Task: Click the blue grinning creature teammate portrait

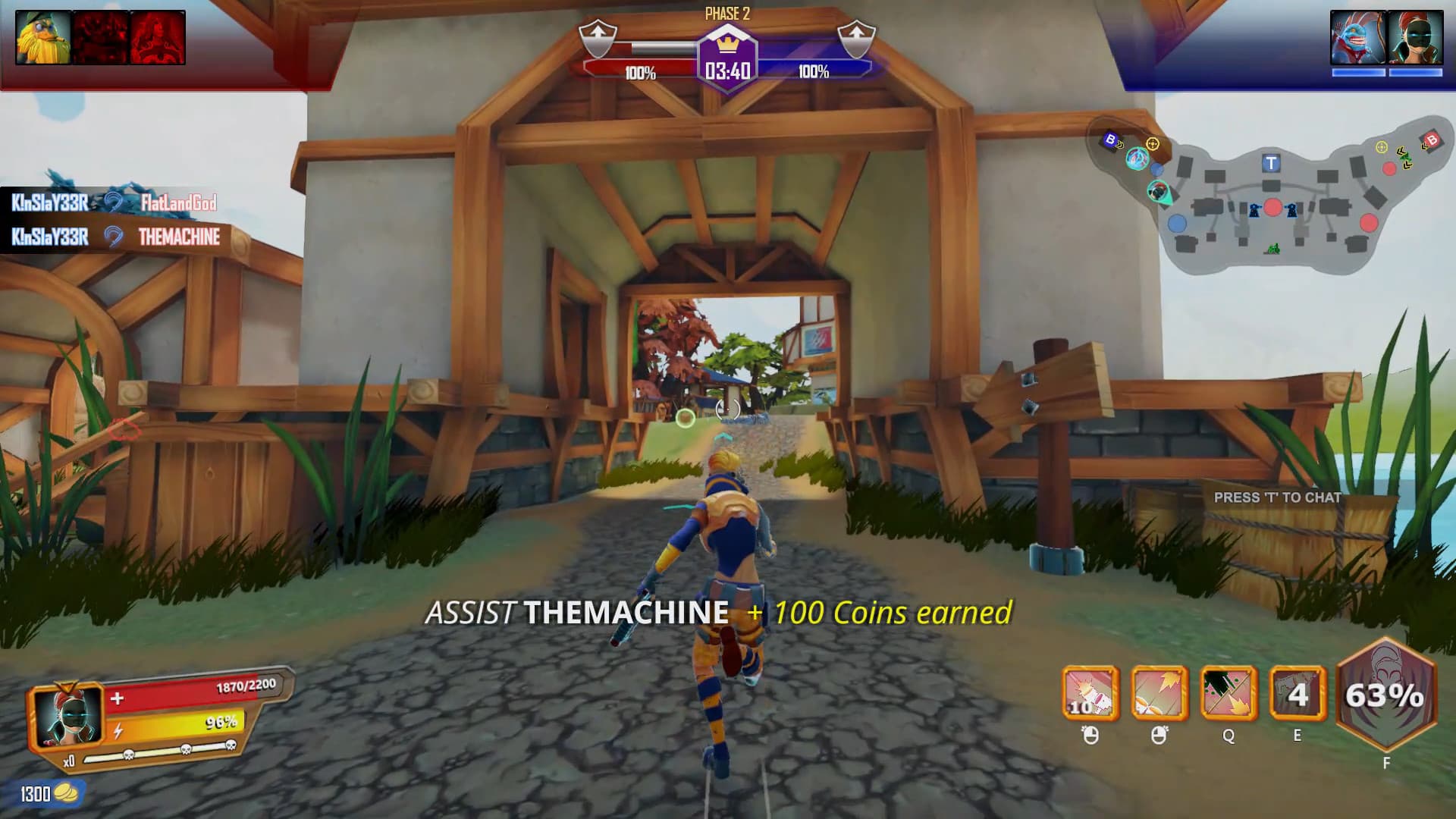Action: (x=1357, y=38)
